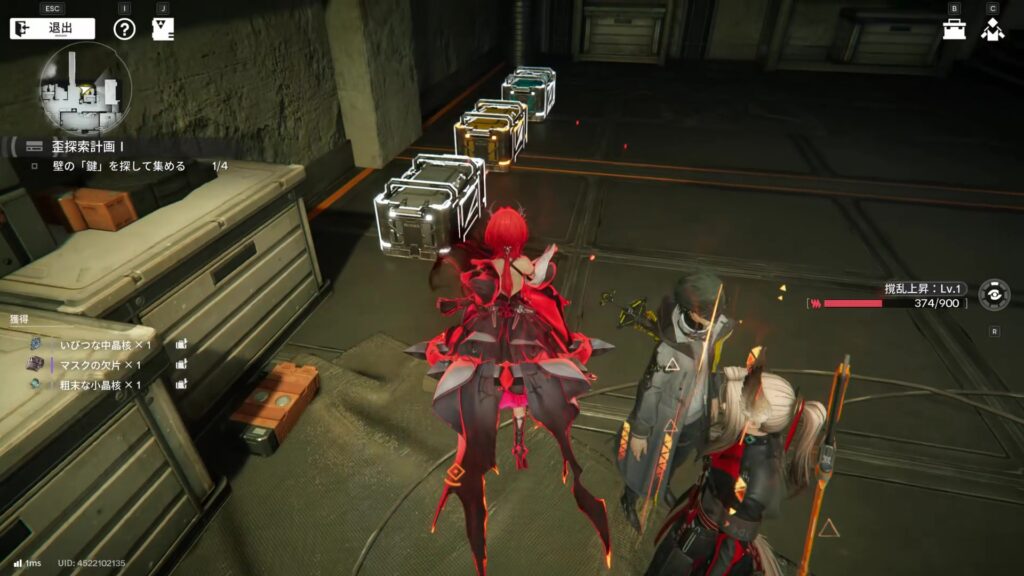The width and height of the screenshot is (1024, 576).
Task: Open the toolbox inventory icon
Action: point(954,29)
